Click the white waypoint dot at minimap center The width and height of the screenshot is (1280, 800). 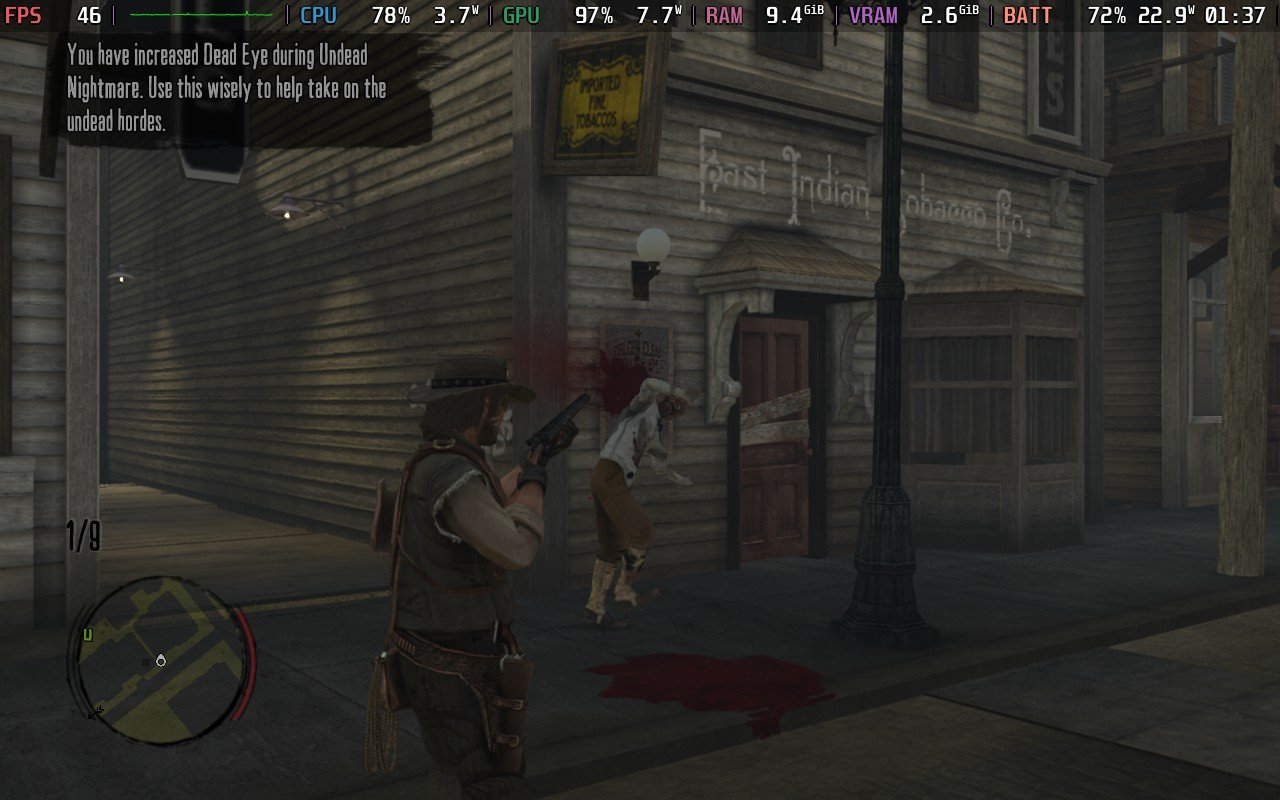coord(161,661)
